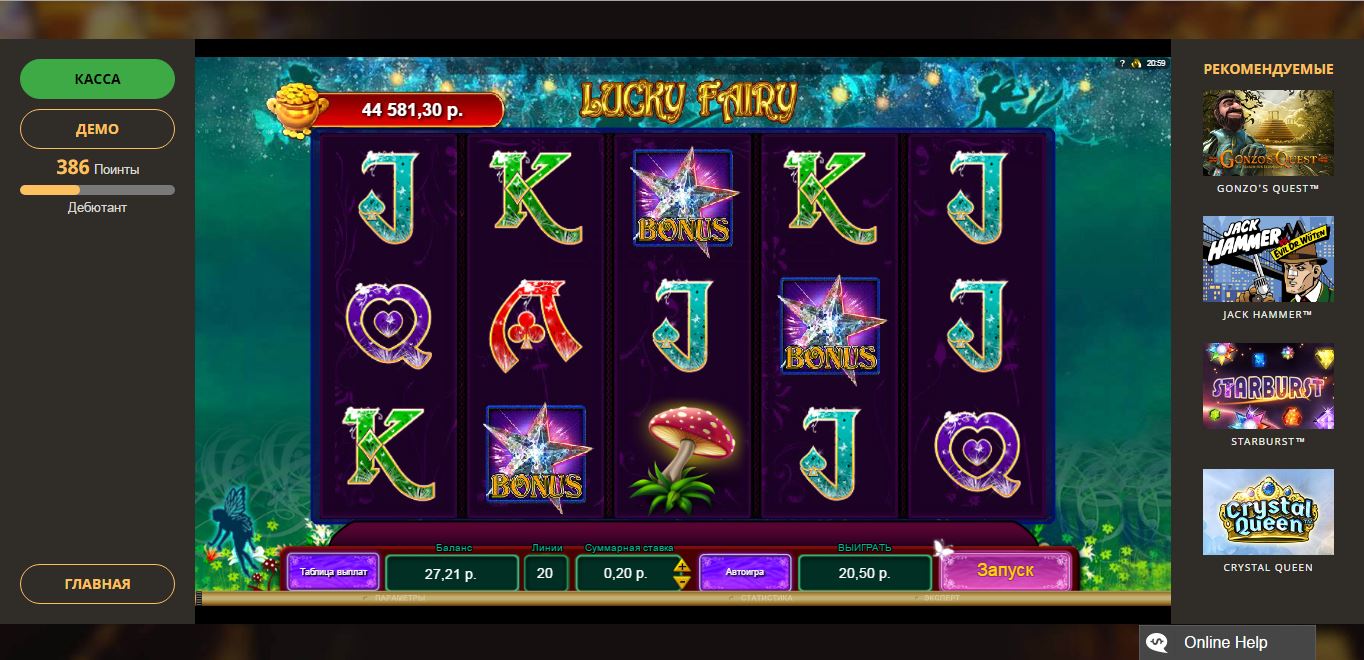Open the Starburst recommended slot
Viewport: 1364px width, 660px height.
click(1267, 386)
